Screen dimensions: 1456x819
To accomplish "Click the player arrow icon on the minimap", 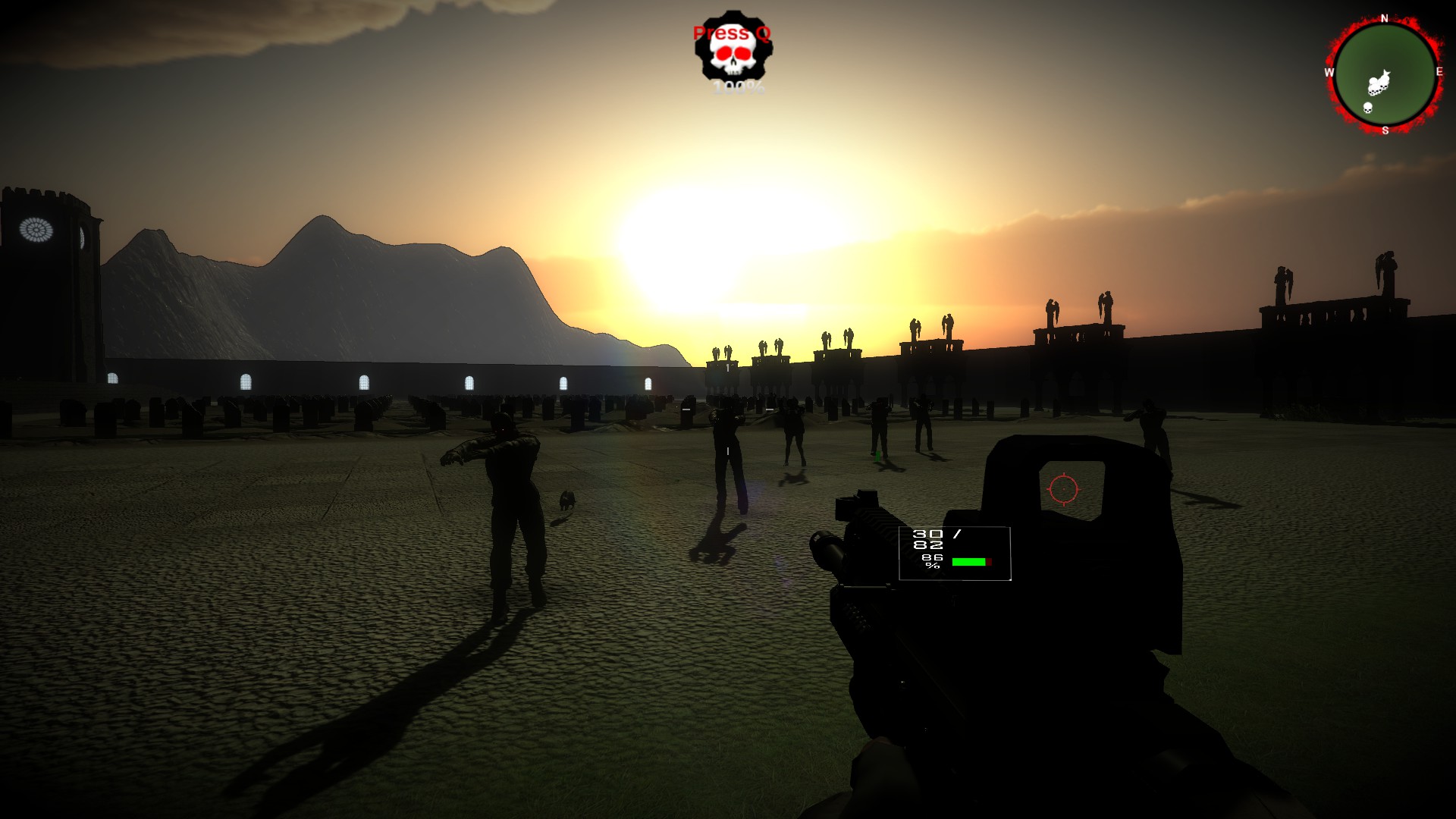I will pos(1385,73).
